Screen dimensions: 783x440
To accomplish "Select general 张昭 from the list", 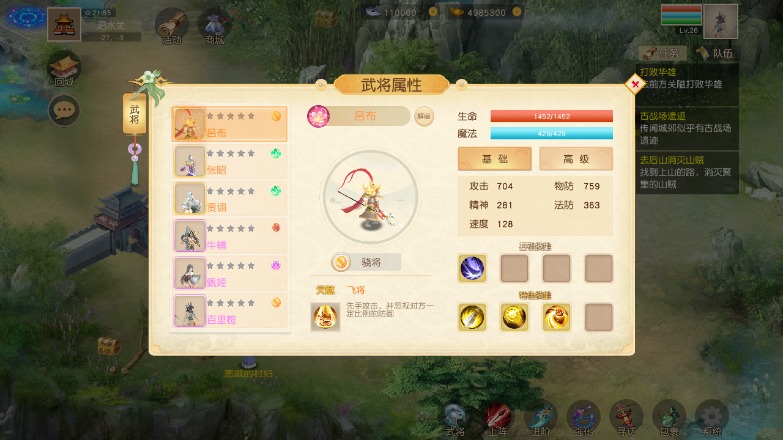I will (230, 161).
